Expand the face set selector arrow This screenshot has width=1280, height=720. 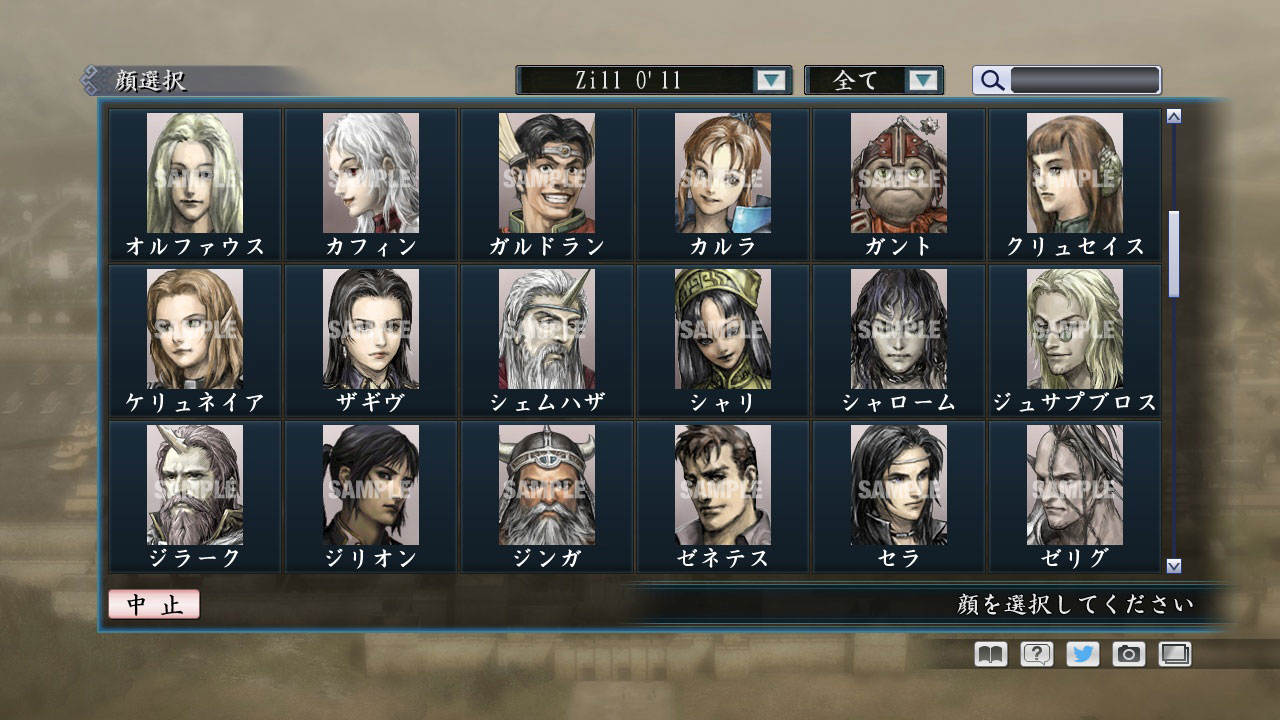point(768,80)
